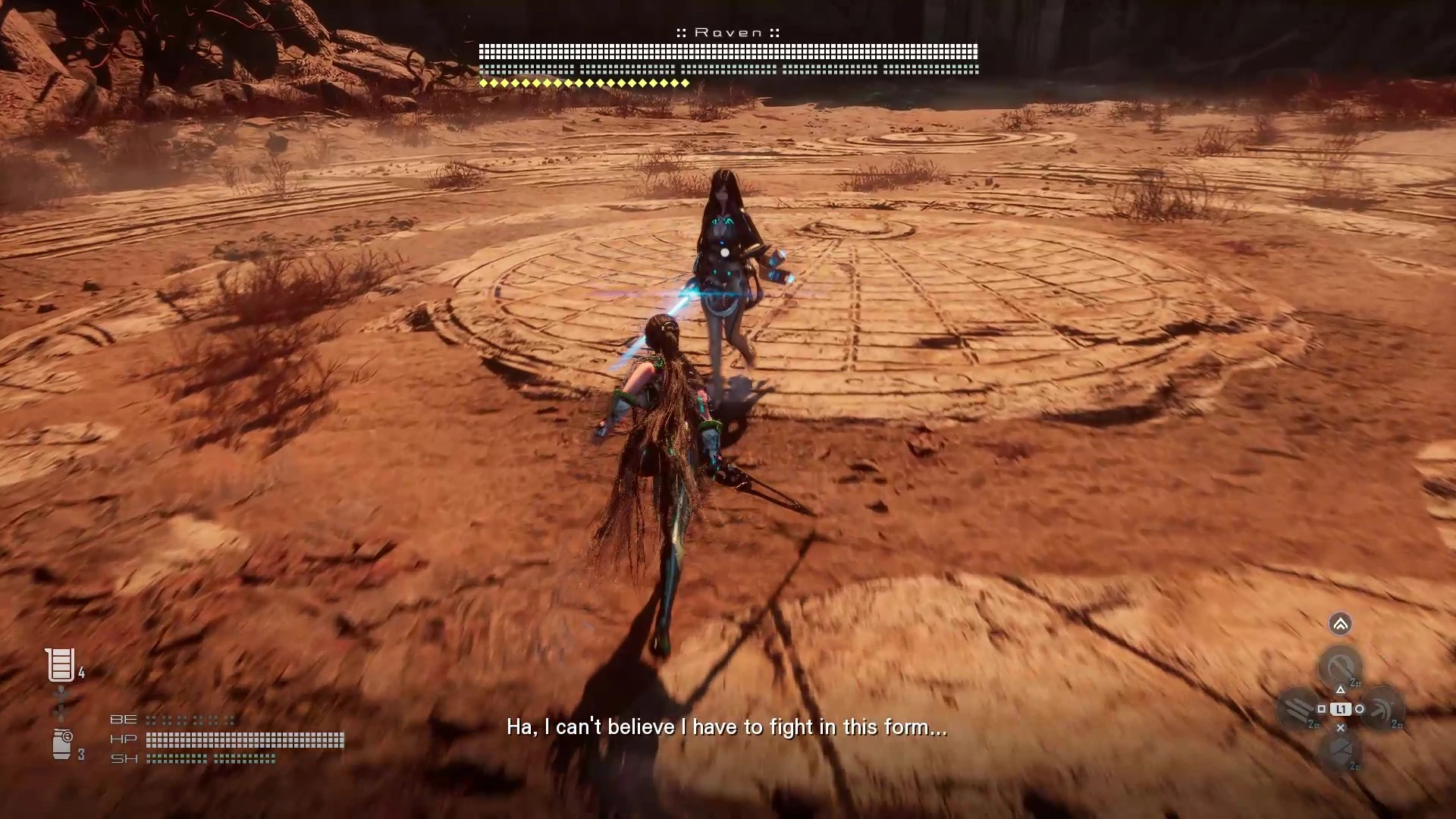The height and width of the screenshot is (819, 1456).
Task: Select the shield-break skill bound to Cross
Action: point(1340,748)
